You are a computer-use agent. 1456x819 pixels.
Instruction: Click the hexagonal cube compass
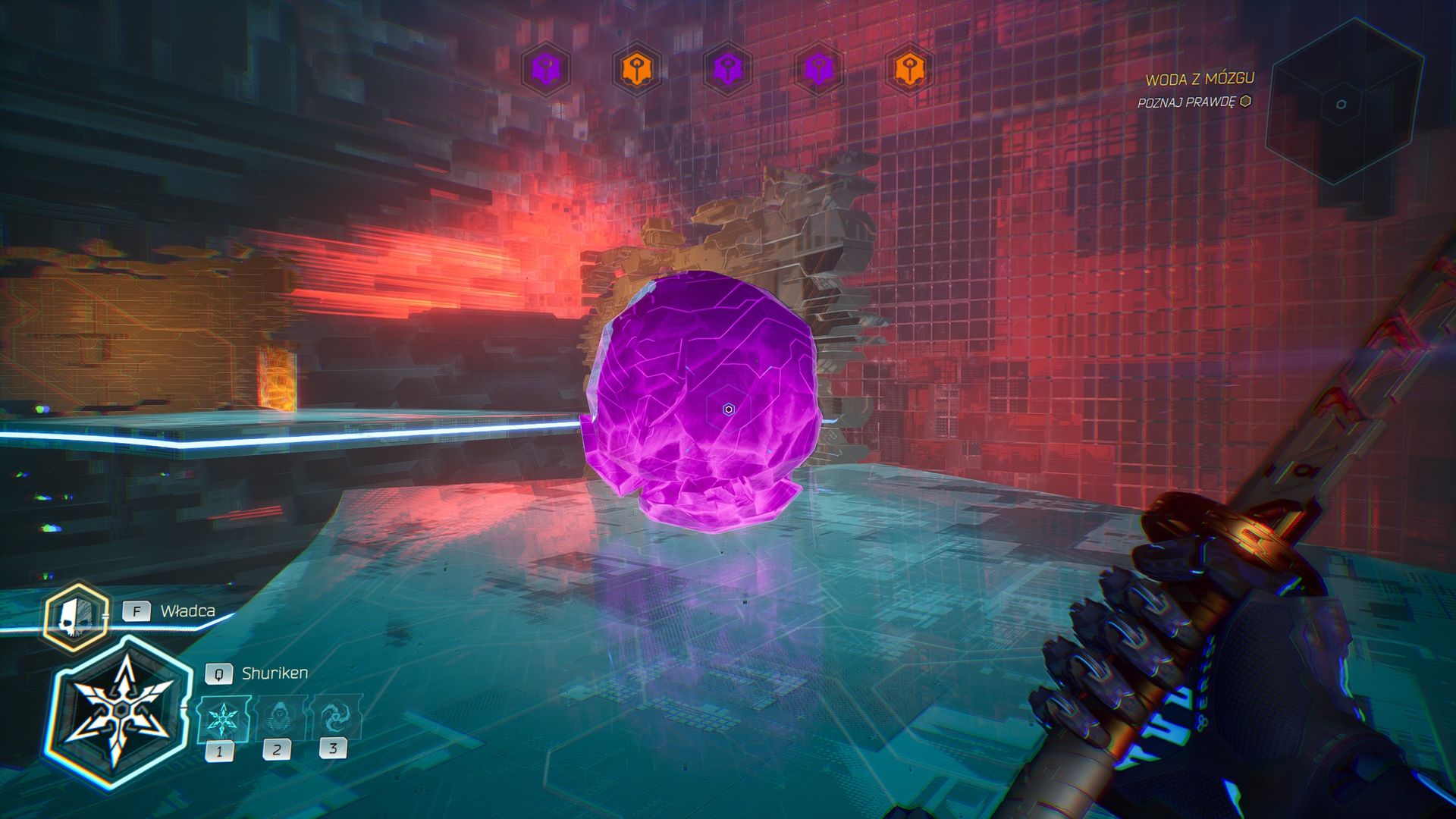(x=1341, y=104)
